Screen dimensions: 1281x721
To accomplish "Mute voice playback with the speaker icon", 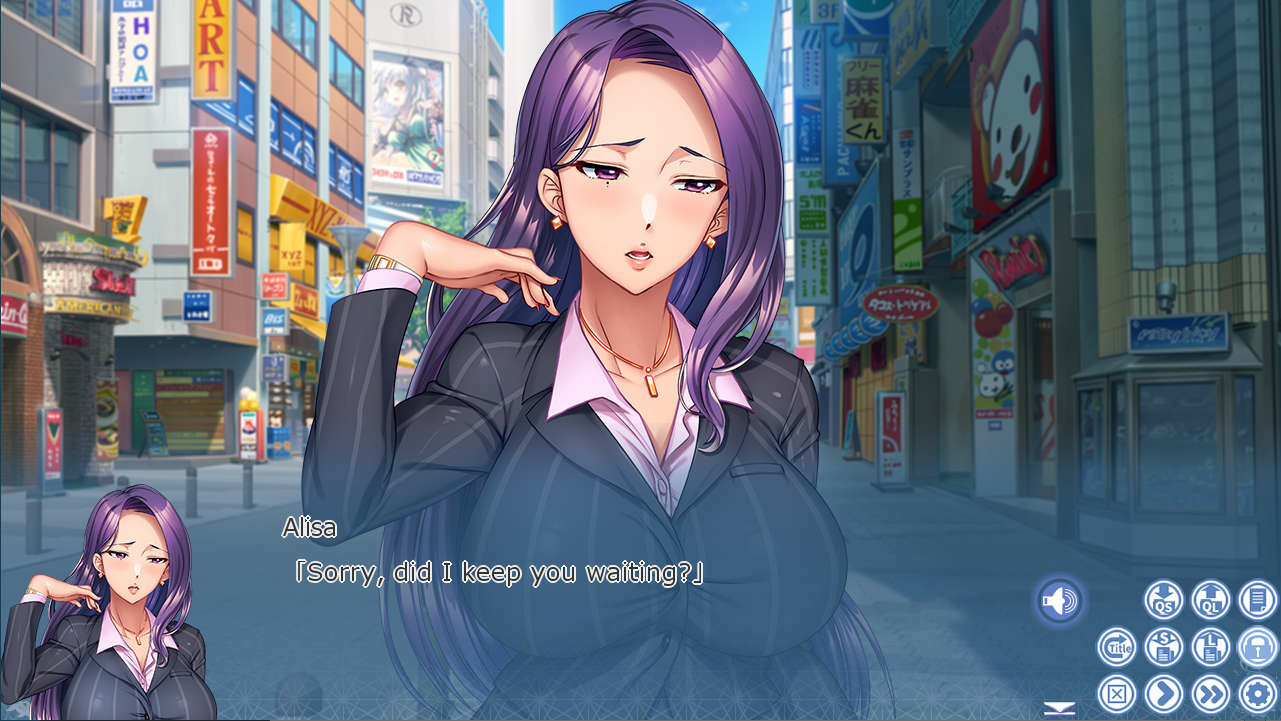I will (1060, 600).
